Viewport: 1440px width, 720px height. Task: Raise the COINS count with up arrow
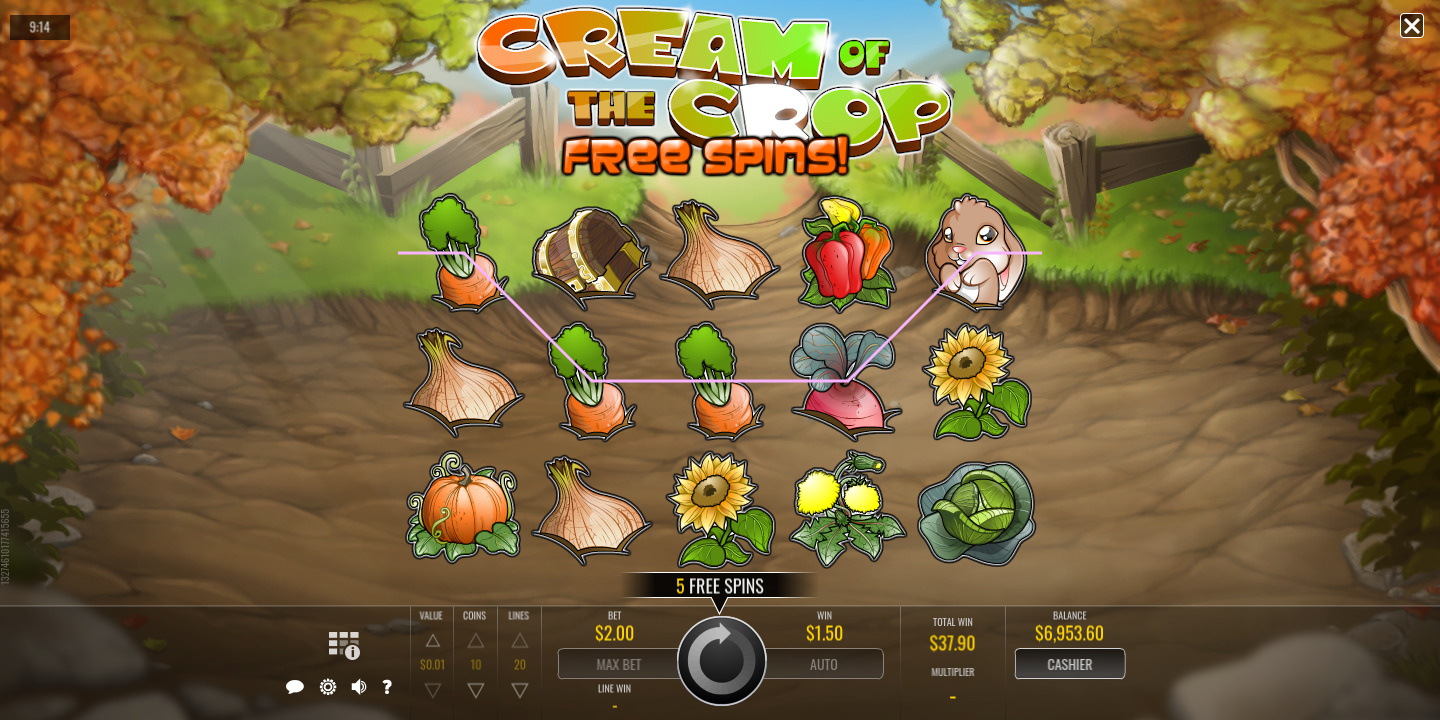coord(476,640)
